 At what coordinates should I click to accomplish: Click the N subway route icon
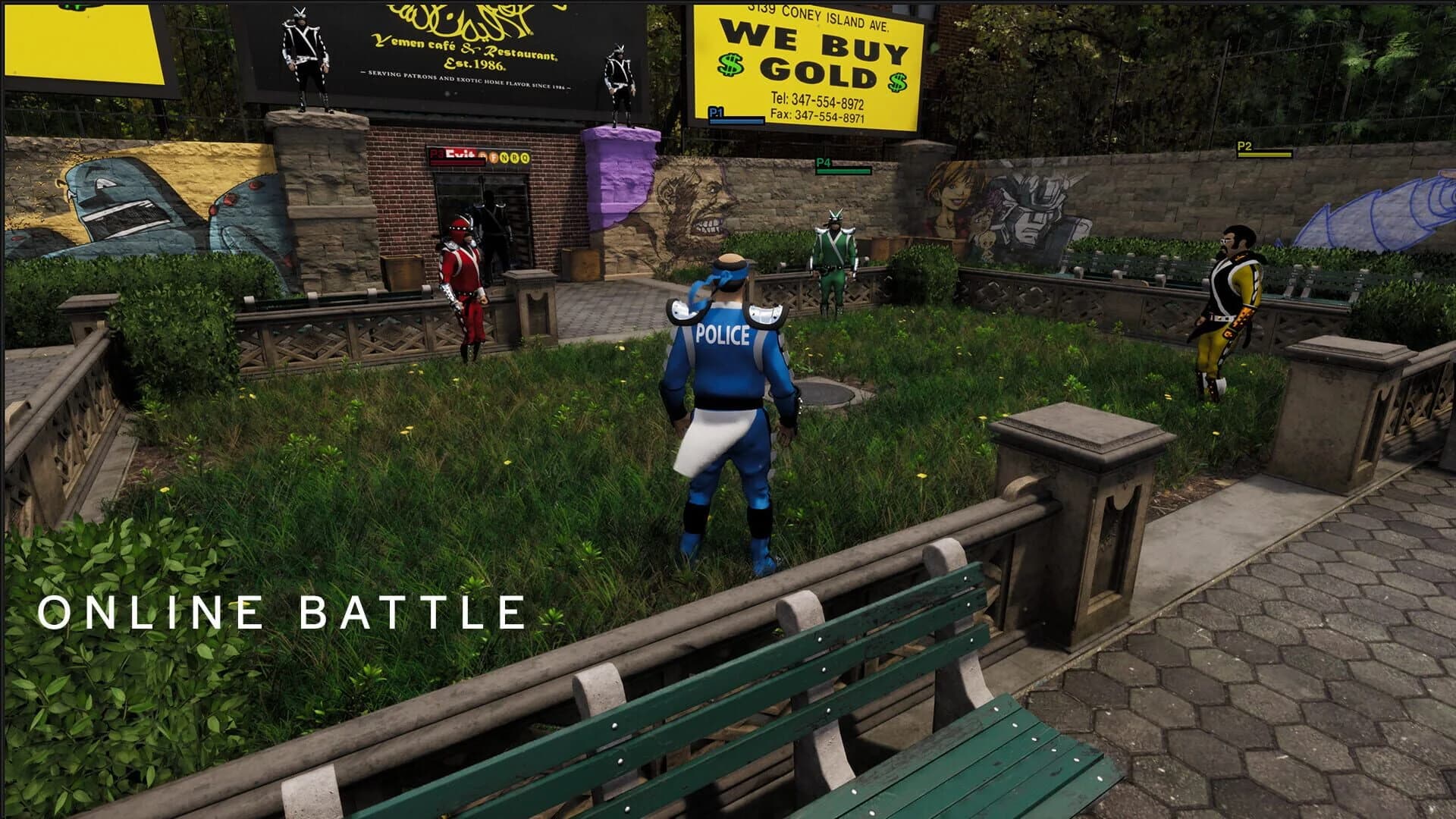pos(504,156)
